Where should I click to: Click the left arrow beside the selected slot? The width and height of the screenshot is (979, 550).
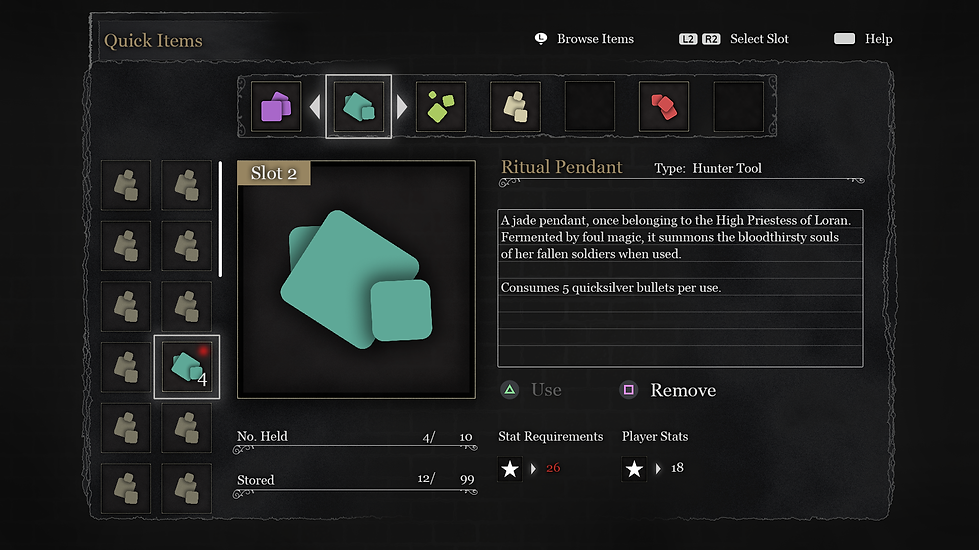click(314, 106)
